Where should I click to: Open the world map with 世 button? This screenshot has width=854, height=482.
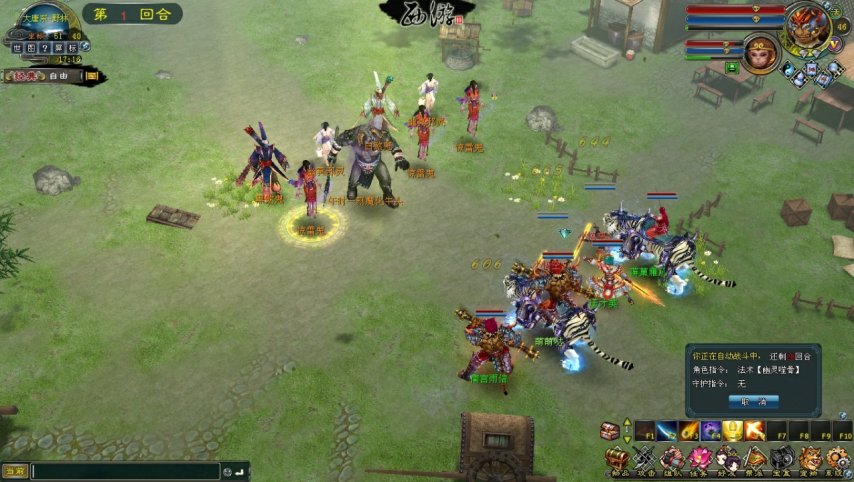coord(17,47)
